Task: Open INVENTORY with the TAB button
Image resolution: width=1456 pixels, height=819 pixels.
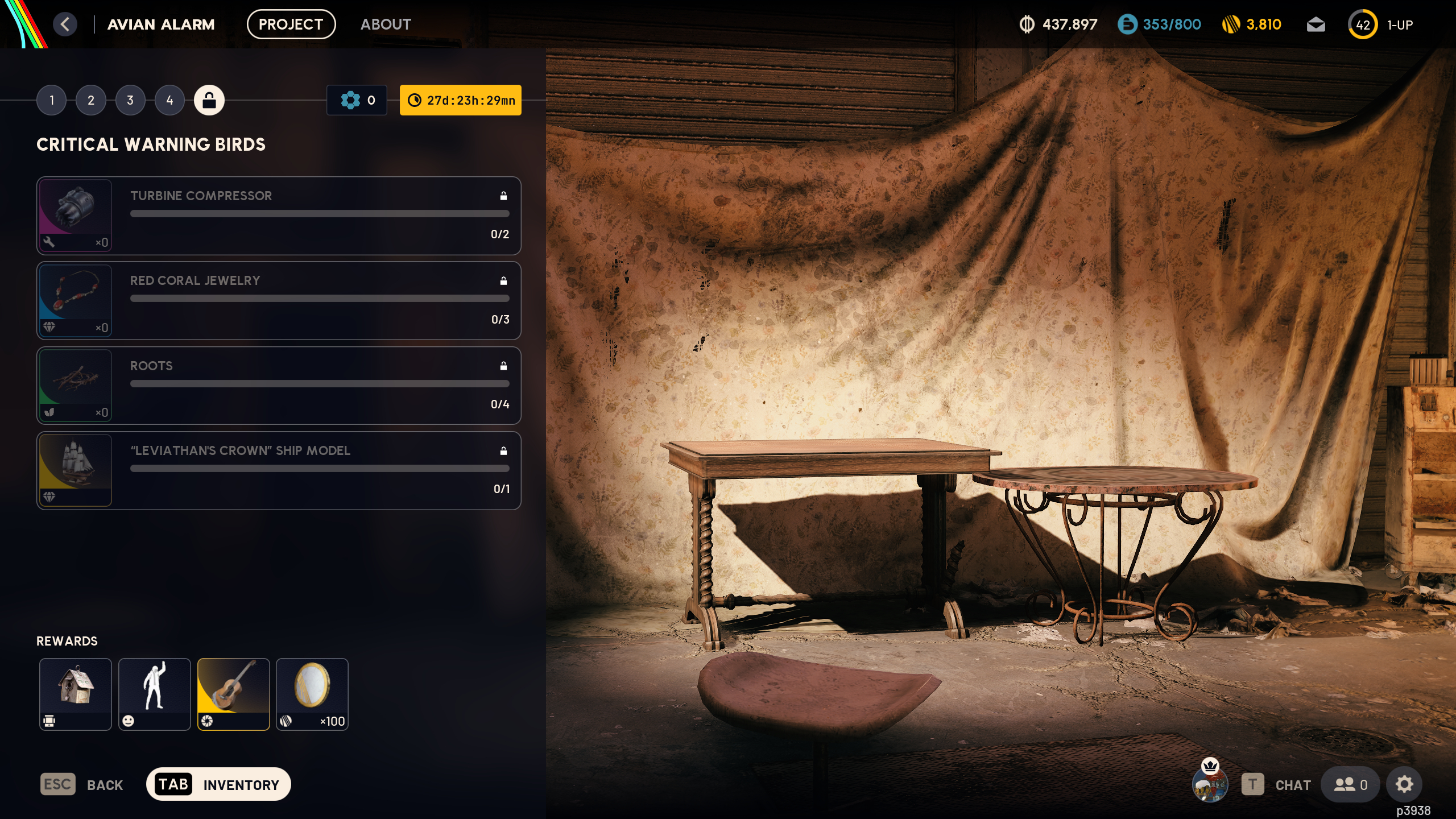Action: pos(217,784)
